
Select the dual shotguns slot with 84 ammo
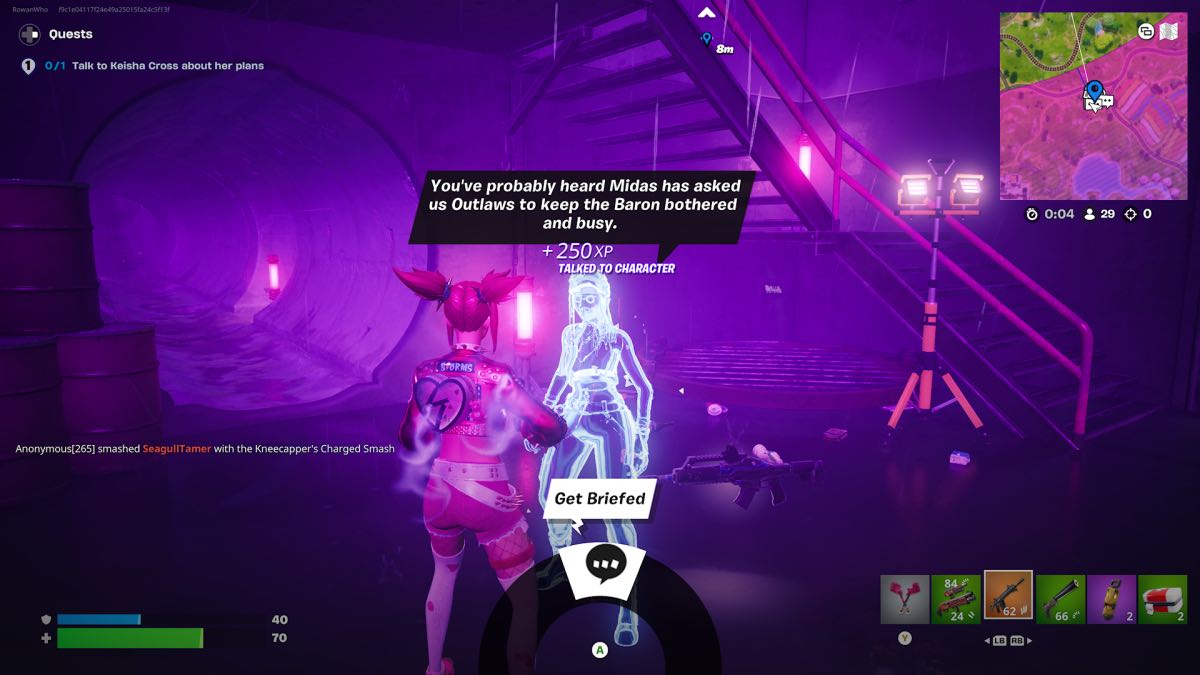pos(956,599)
